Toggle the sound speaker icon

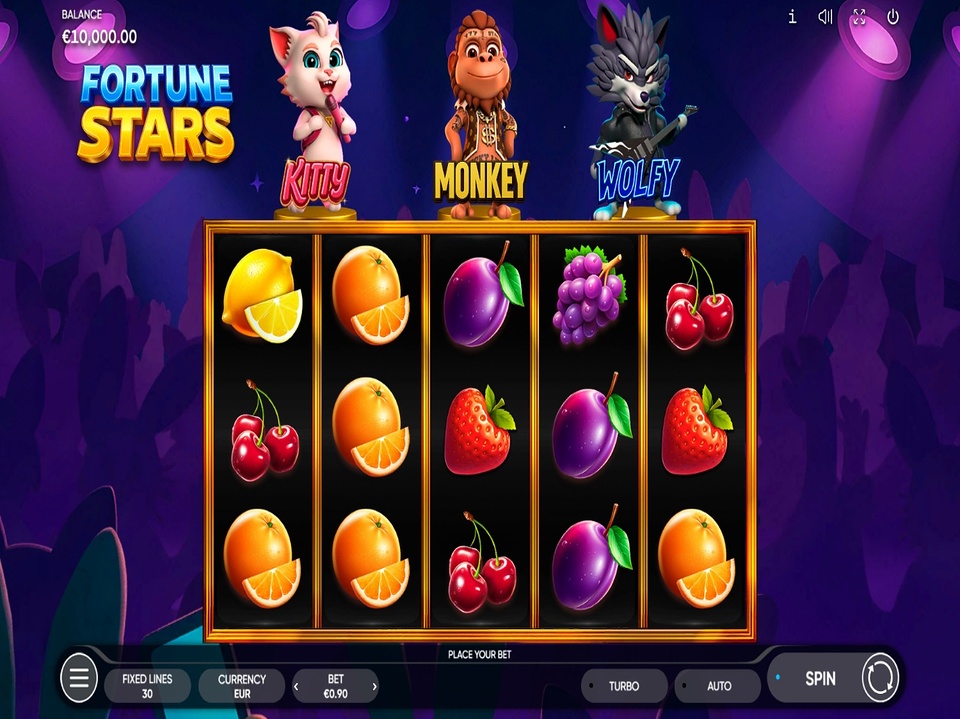point(825,17)
